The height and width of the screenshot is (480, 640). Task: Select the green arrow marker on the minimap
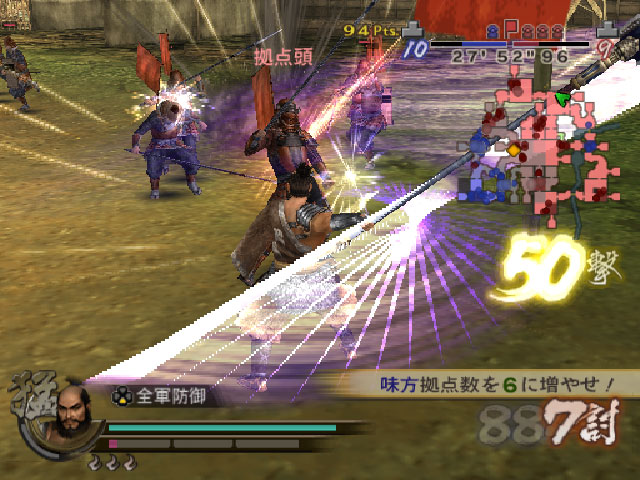click(x=563, y=99)
